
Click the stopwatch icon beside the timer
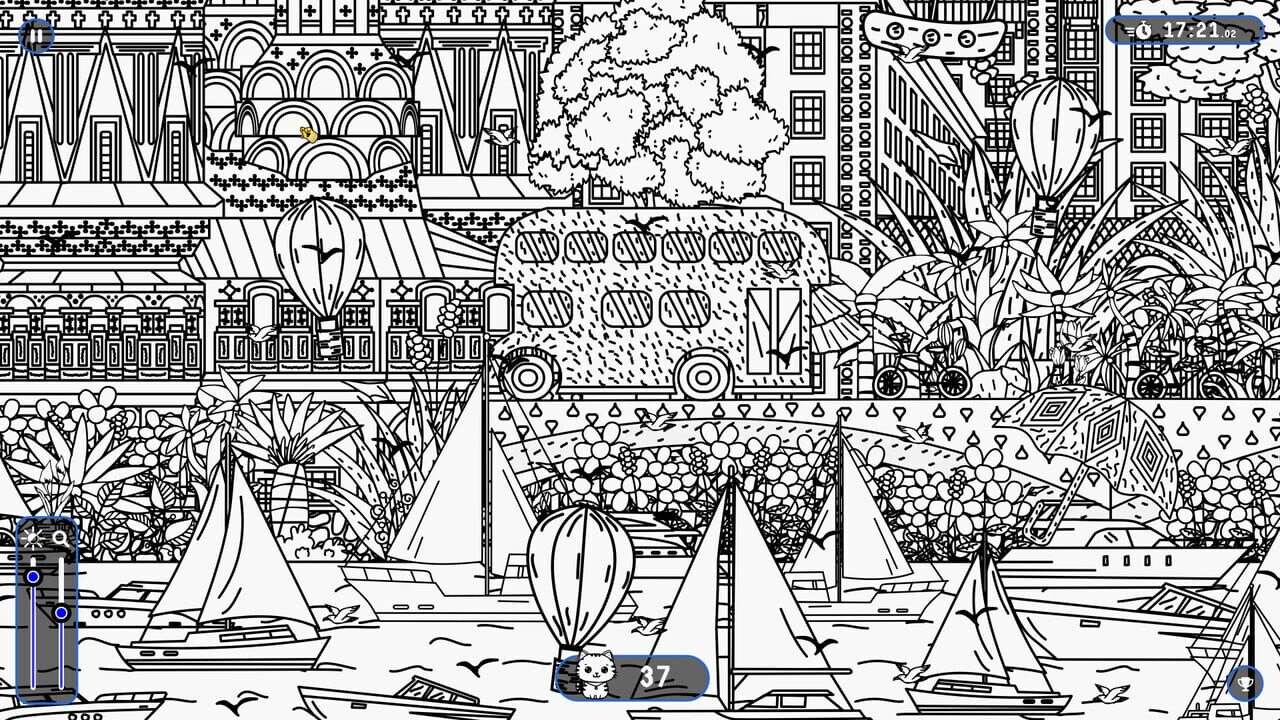(x=1143, y=29)
